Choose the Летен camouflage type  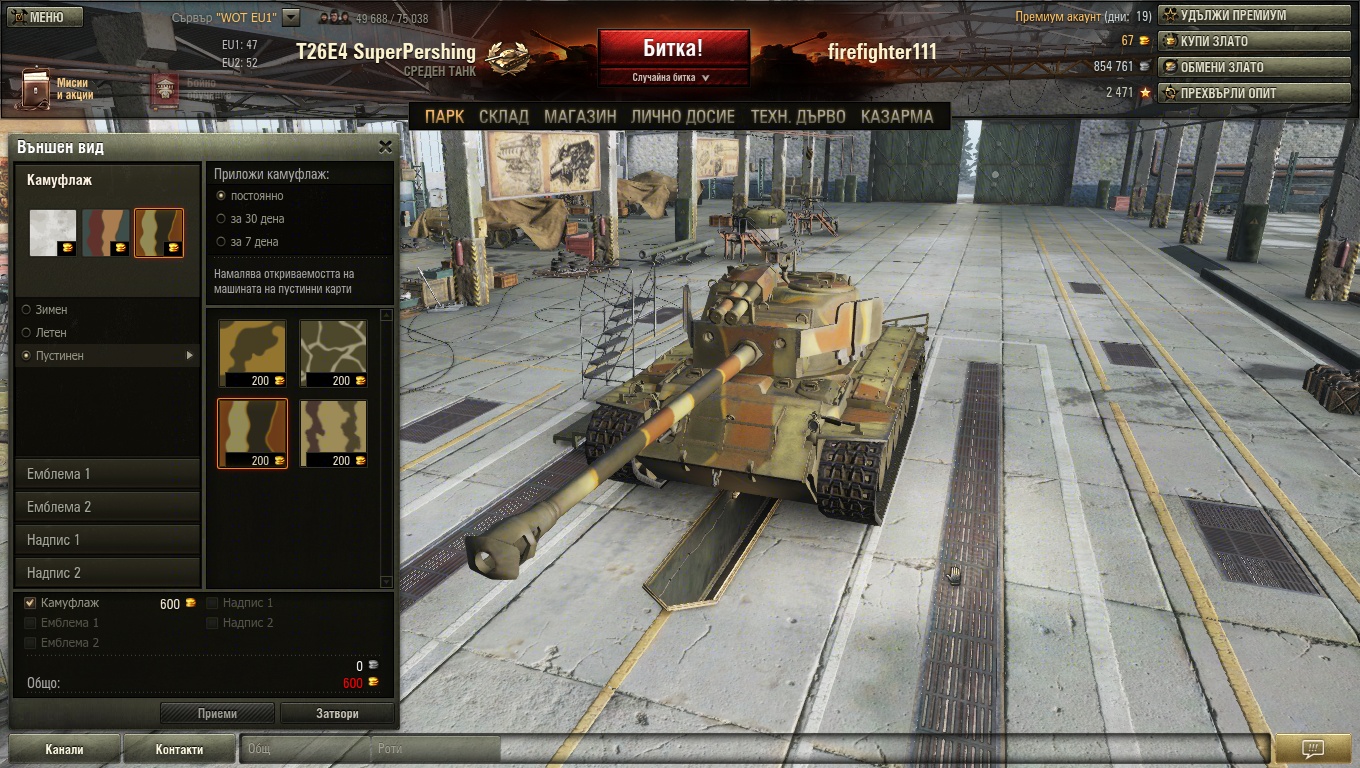tap(27, 333)
